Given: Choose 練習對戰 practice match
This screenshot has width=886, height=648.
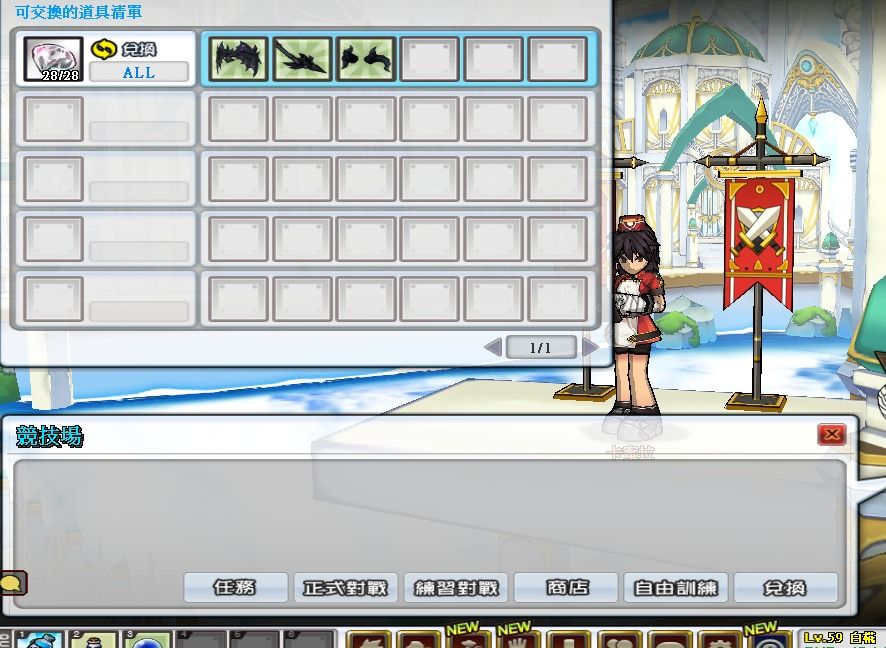Looking at the screenshot, I should (457, 588).
